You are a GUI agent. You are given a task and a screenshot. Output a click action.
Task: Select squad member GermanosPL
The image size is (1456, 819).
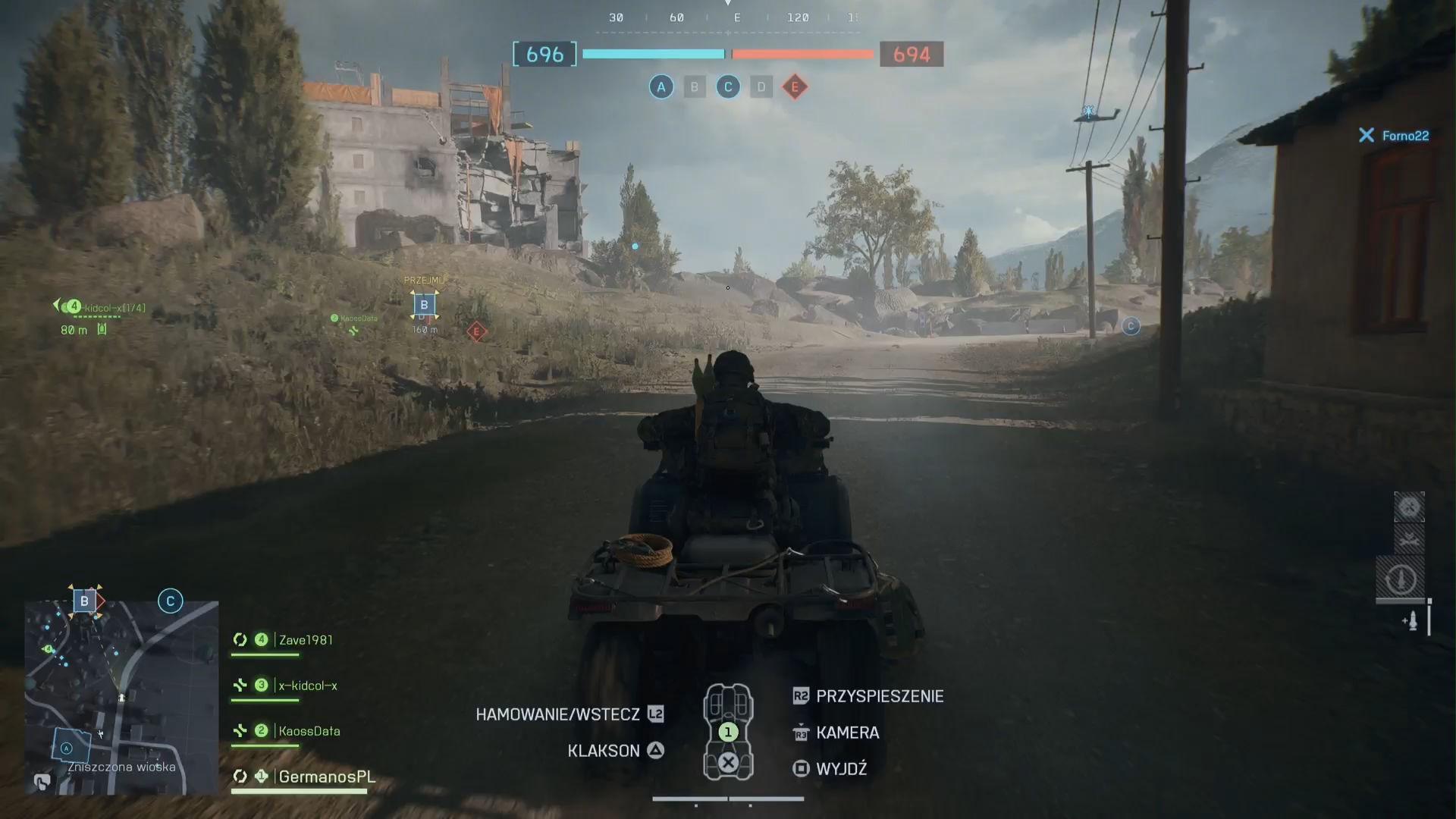326,777
